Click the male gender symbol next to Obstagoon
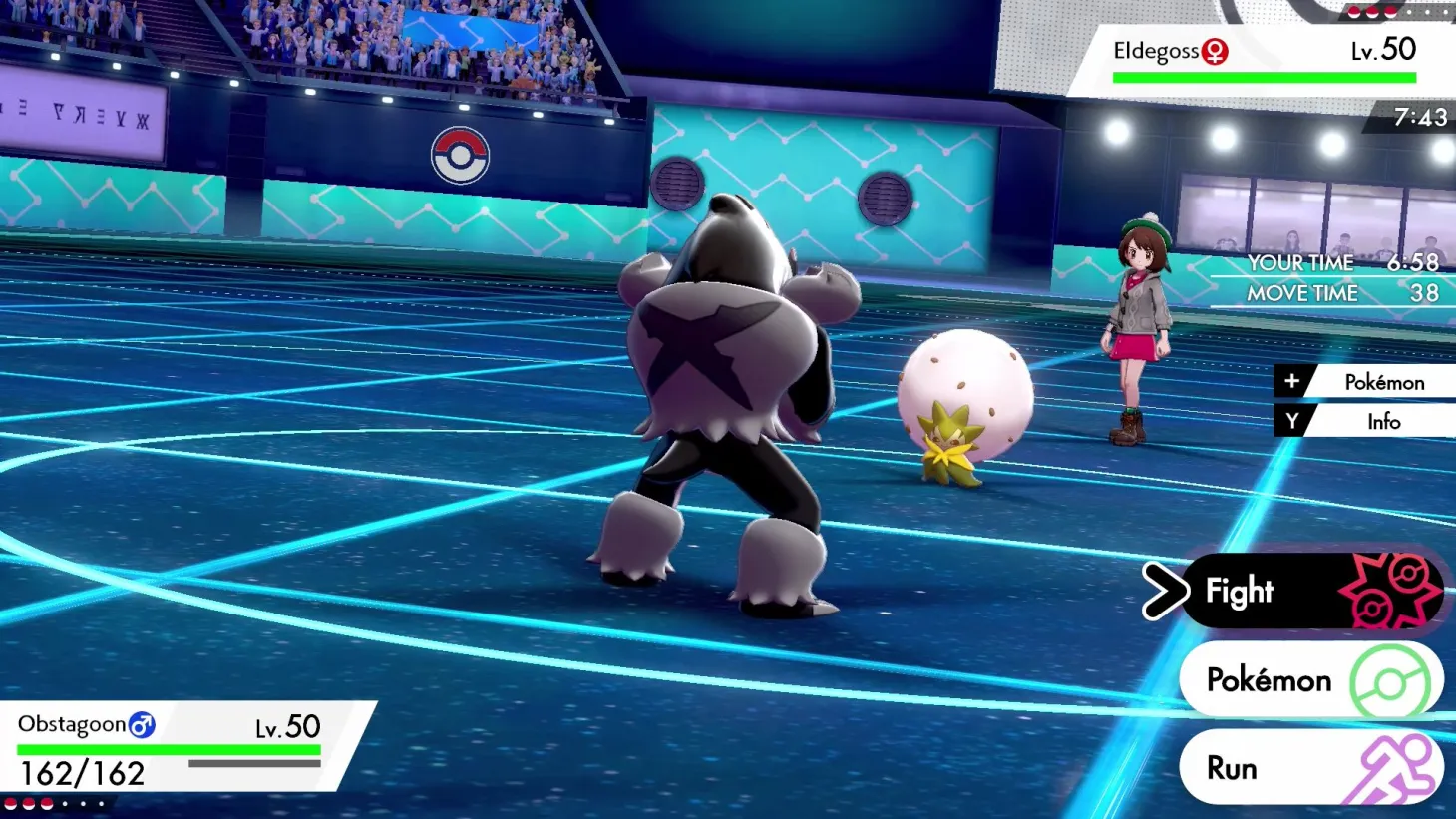Viewport: 1456px width, 819px height. 140,724
